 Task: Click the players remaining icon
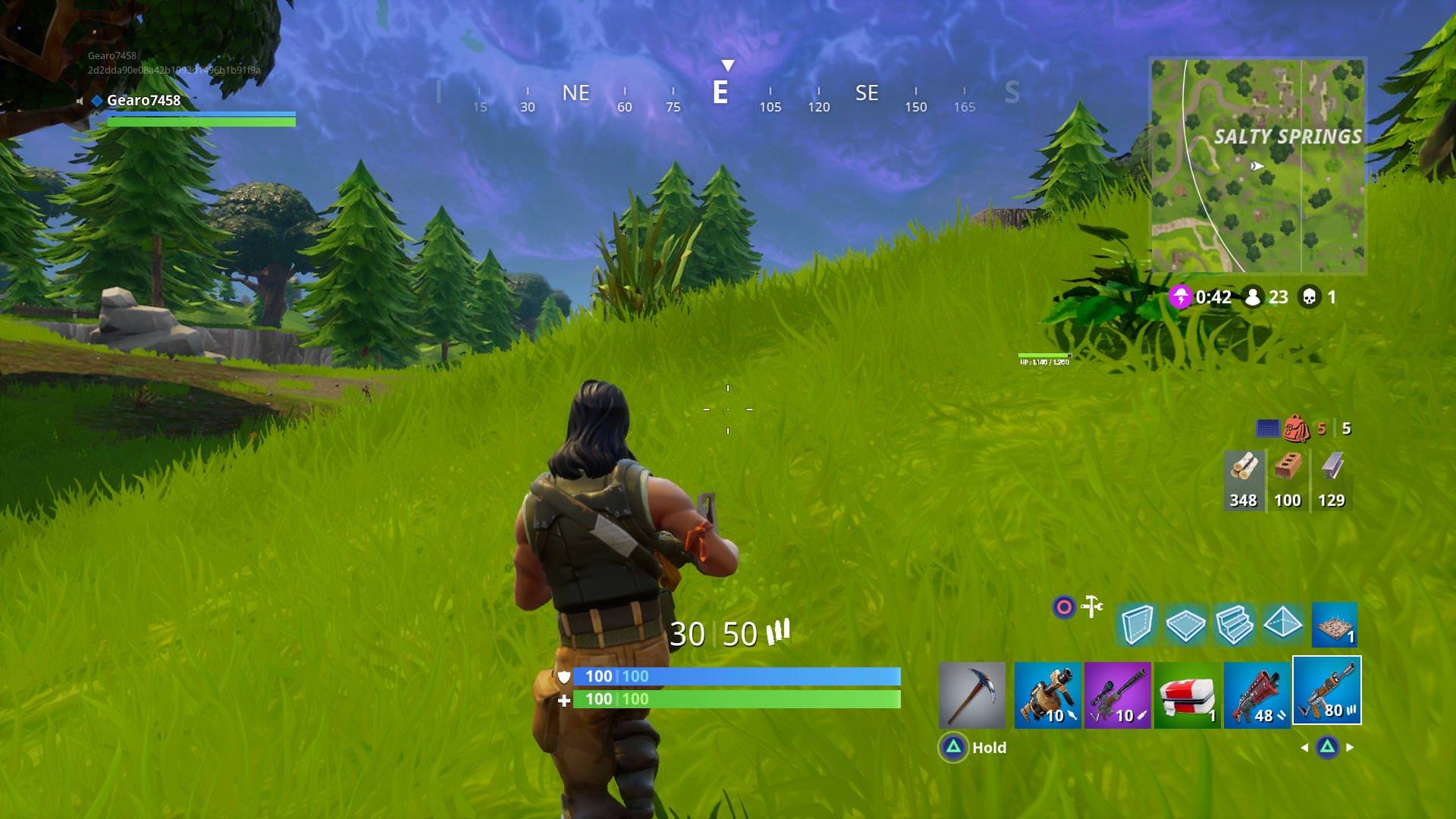pos(1253,297)
